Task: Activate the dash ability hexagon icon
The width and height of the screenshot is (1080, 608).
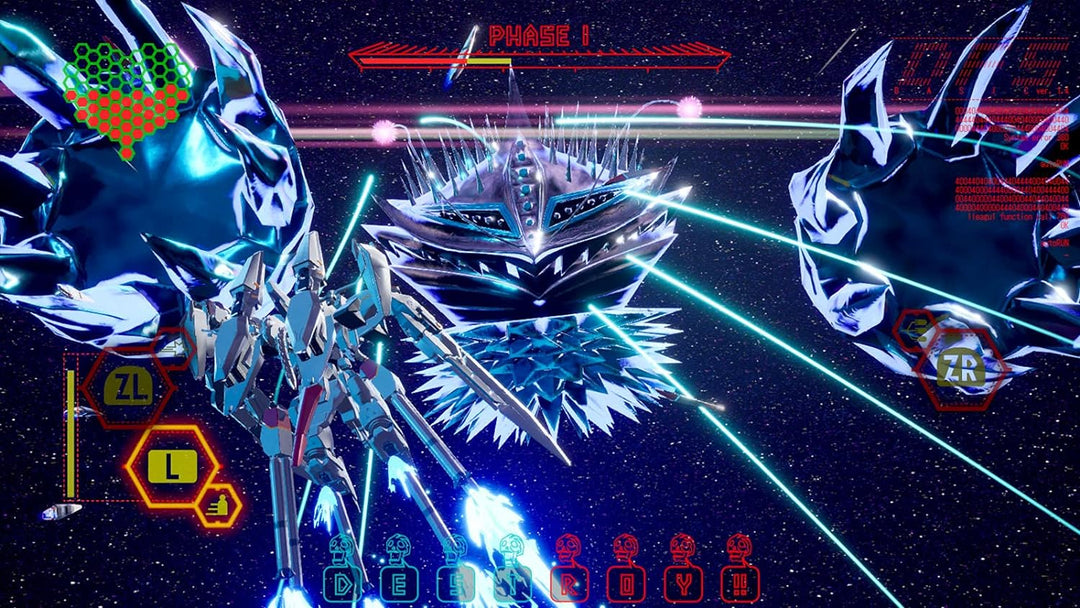Action: click(217, 506)
